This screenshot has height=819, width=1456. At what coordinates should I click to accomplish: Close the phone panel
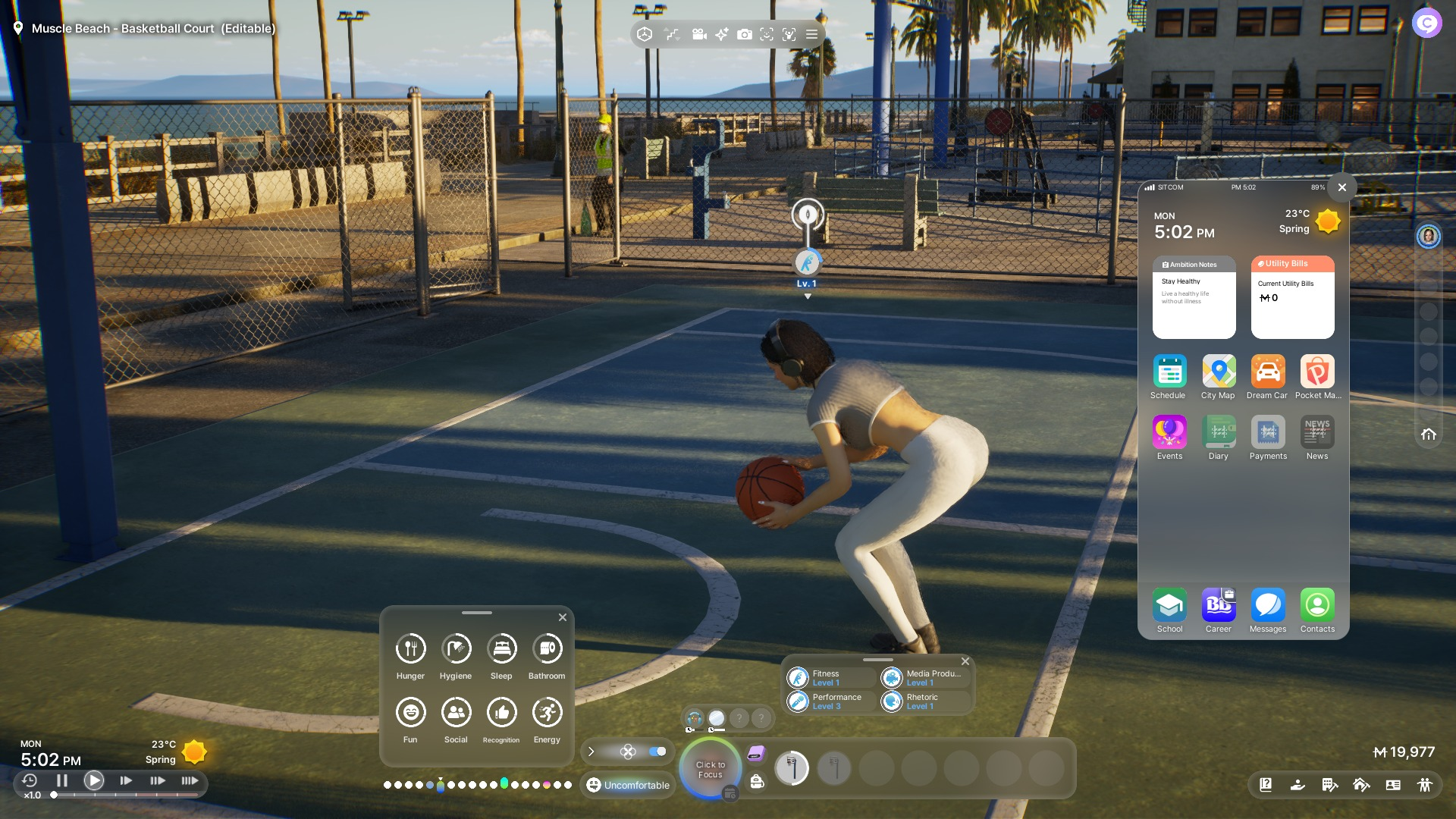1342,187
